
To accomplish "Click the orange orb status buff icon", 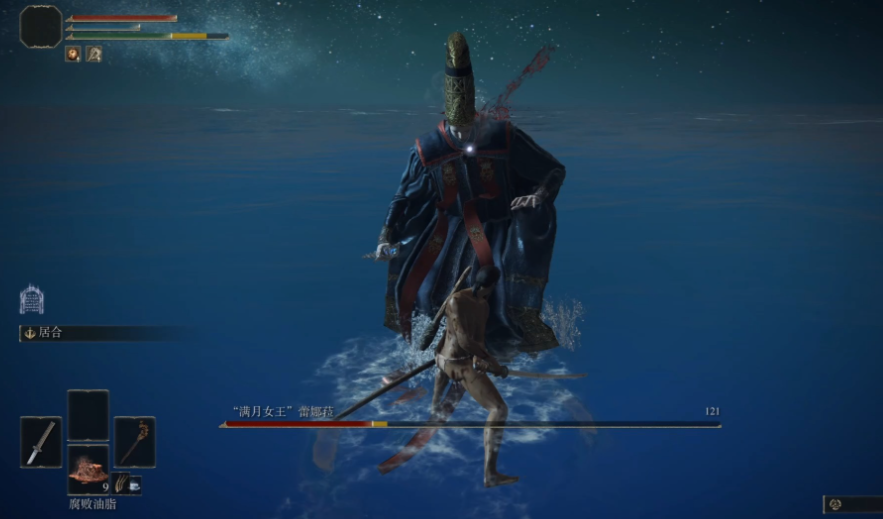I will pos(73,54).
